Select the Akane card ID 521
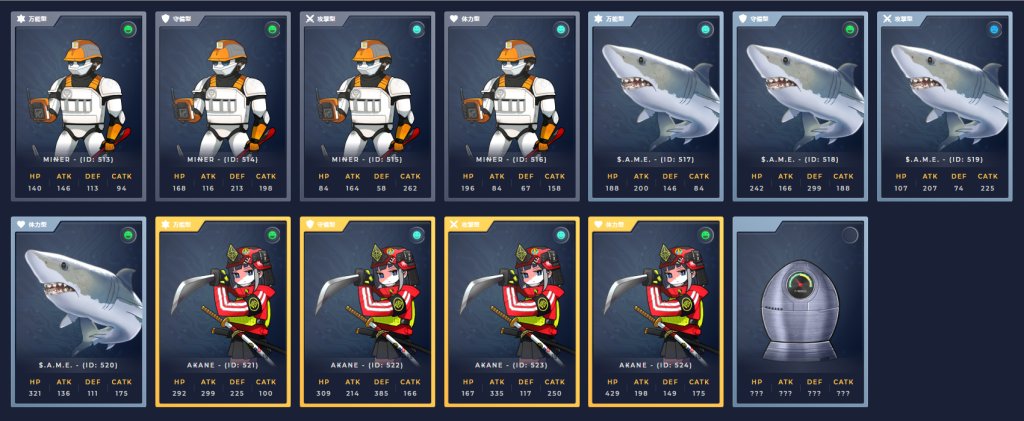 point(223,311)
